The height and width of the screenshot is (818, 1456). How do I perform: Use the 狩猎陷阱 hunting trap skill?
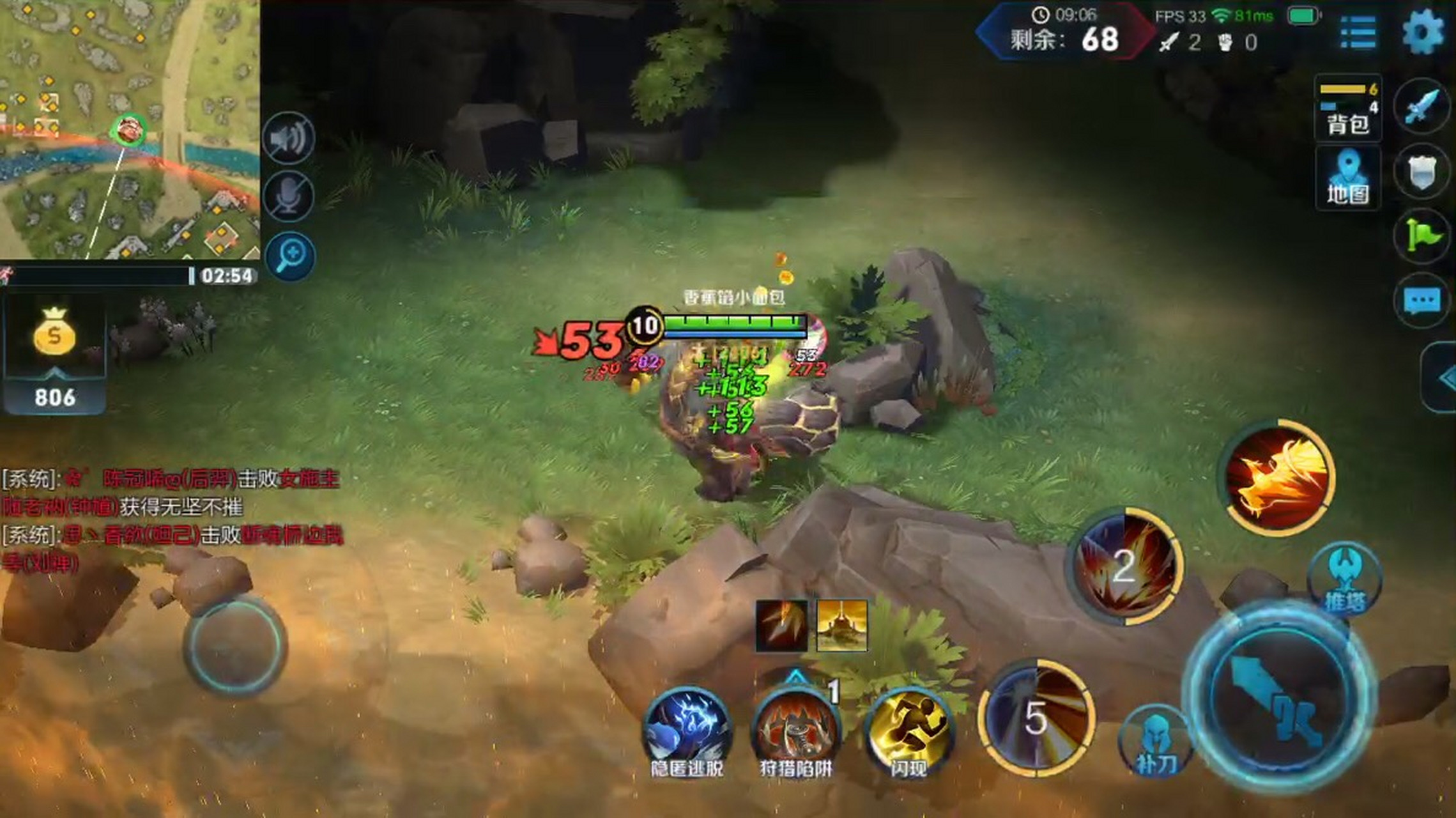(x=795, y=729)
